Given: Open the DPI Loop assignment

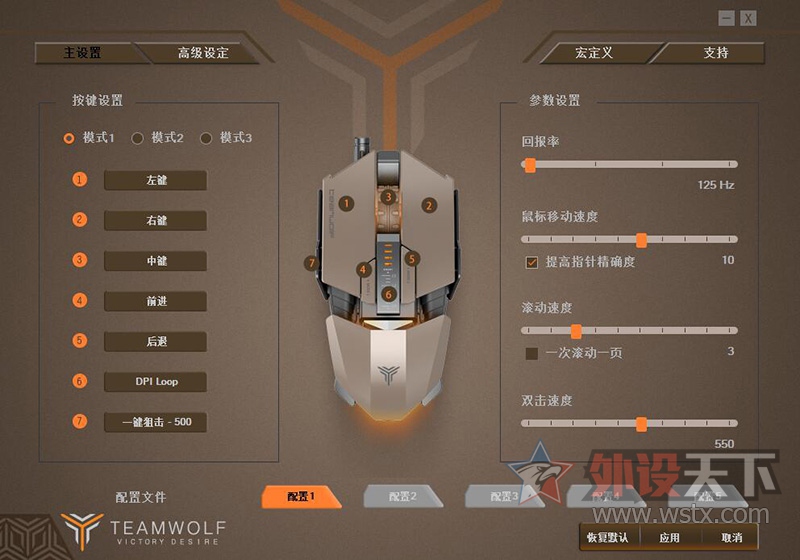Looking at the screenshot, I should coord(155,381).
